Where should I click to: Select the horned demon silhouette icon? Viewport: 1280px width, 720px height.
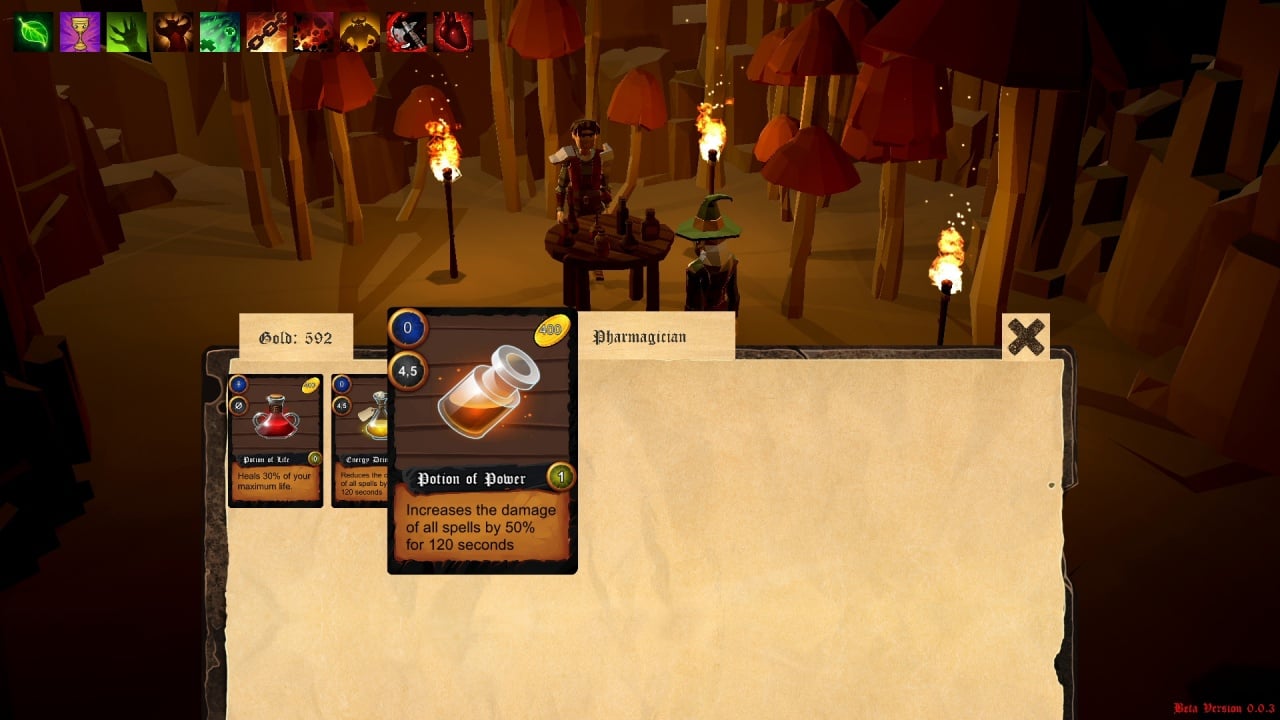(x=173, y=32)
